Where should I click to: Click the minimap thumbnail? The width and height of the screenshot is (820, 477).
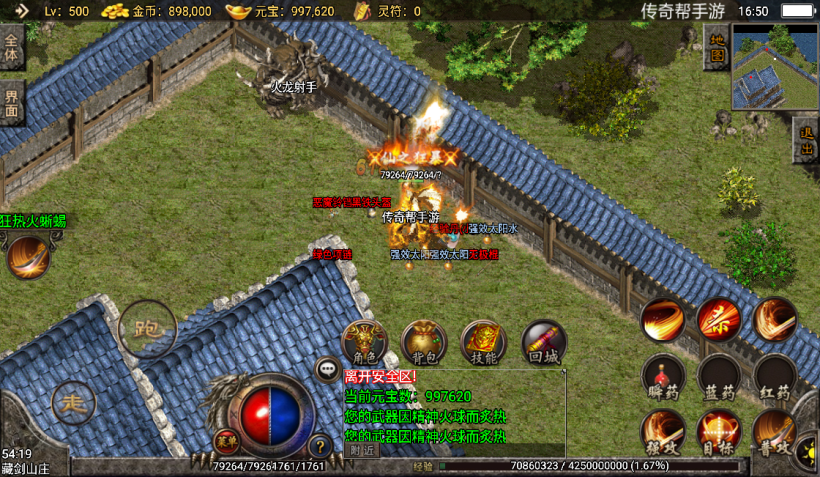point(774,66)
